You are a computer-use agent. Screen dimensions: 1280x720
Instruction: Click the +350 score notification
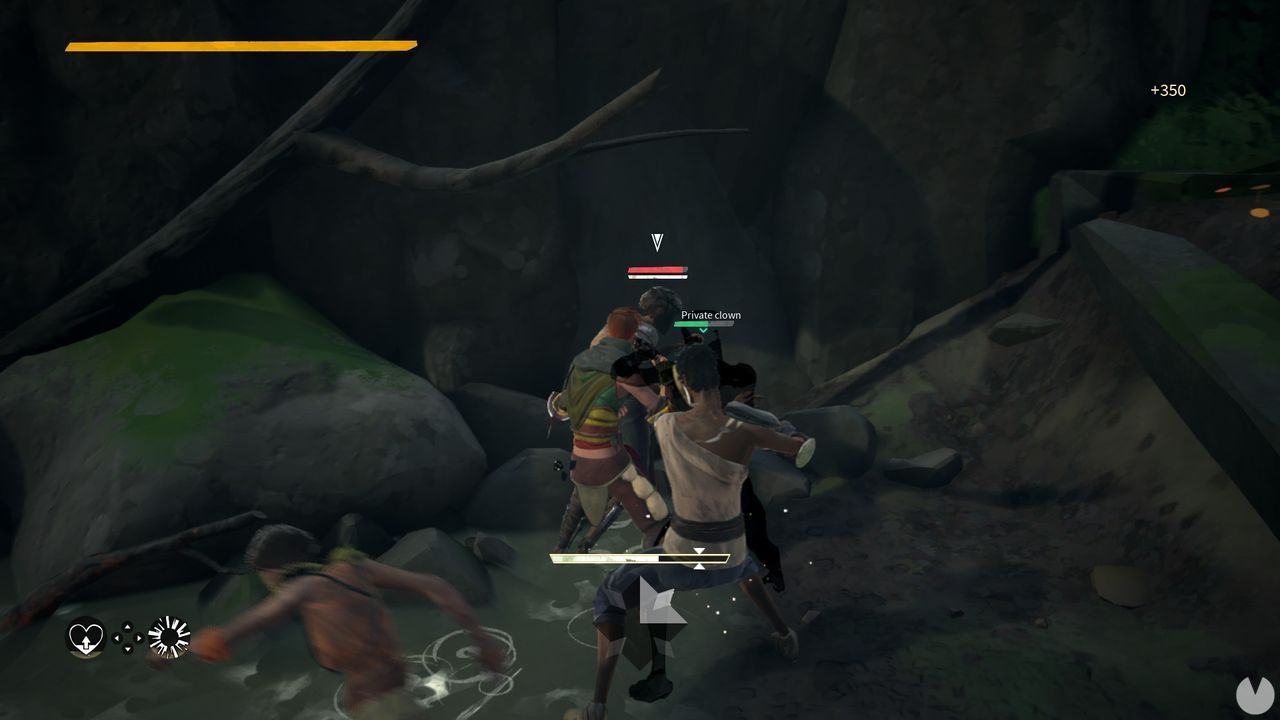tap(1167, 91)
